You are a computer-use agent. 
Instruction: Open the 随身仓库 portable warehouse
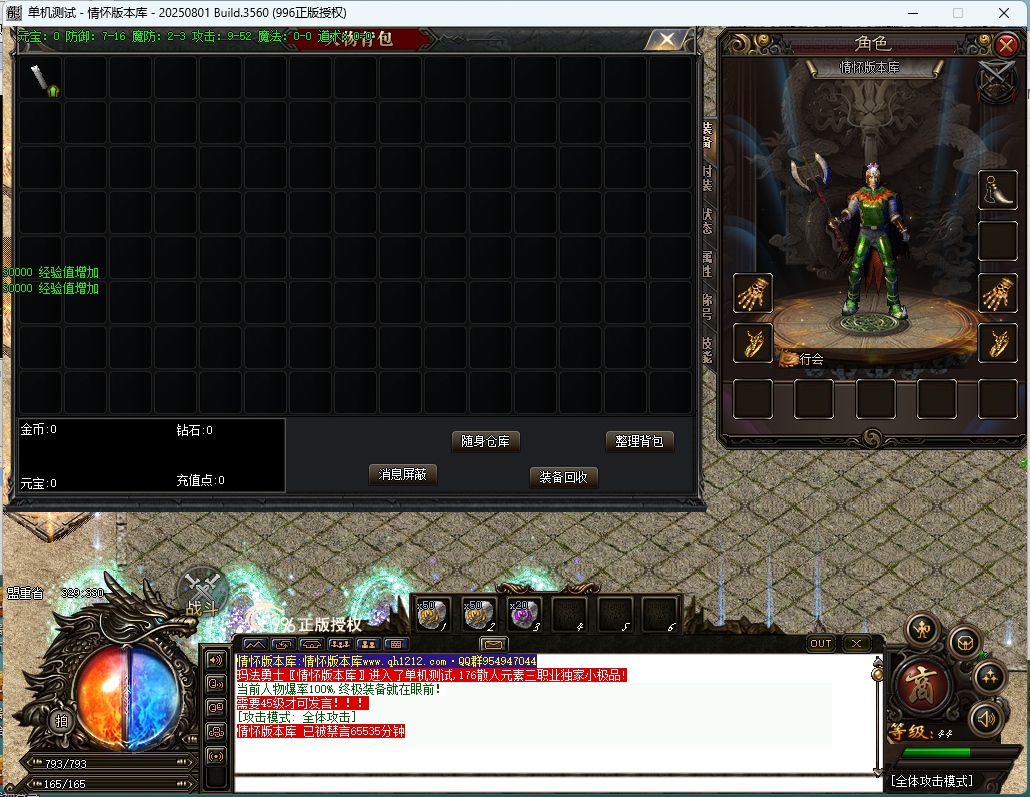coord(486,441)
